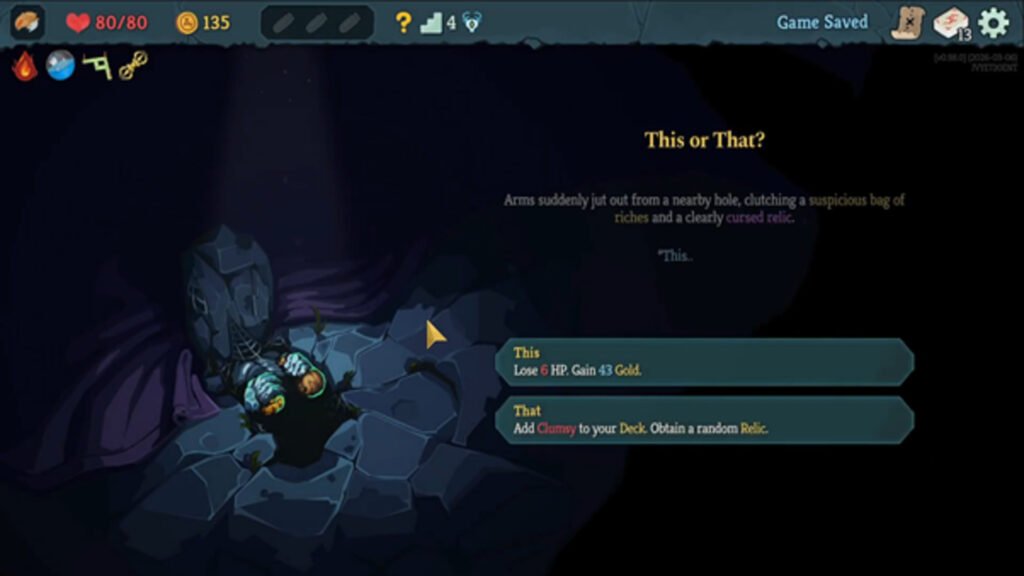Viewport: 1024px width, 576px height.
Task: View the deck of 13 cards
Action: pos(951,23)
